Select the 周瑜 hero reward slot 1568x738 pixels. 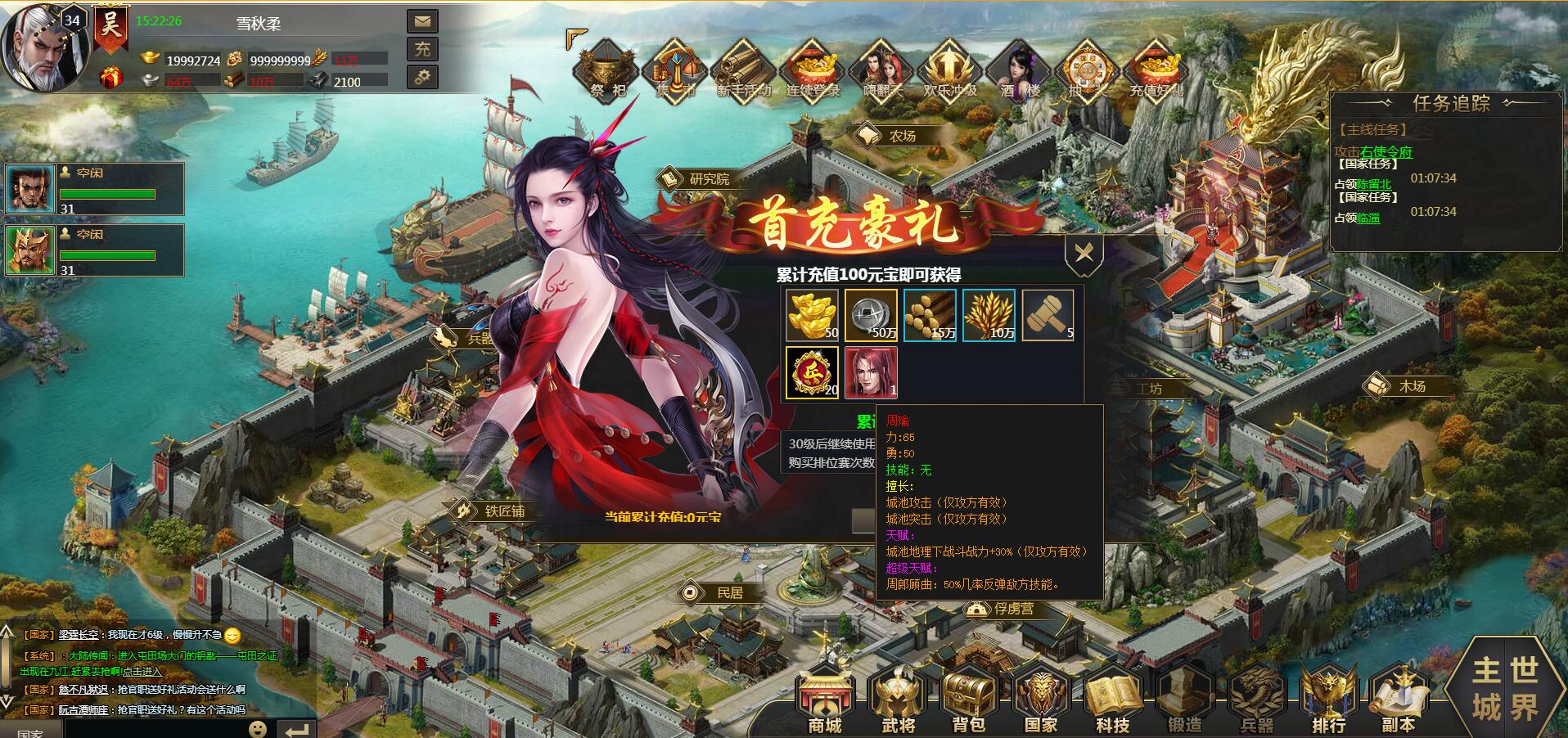pyautogui.click(x=870, y=372)
